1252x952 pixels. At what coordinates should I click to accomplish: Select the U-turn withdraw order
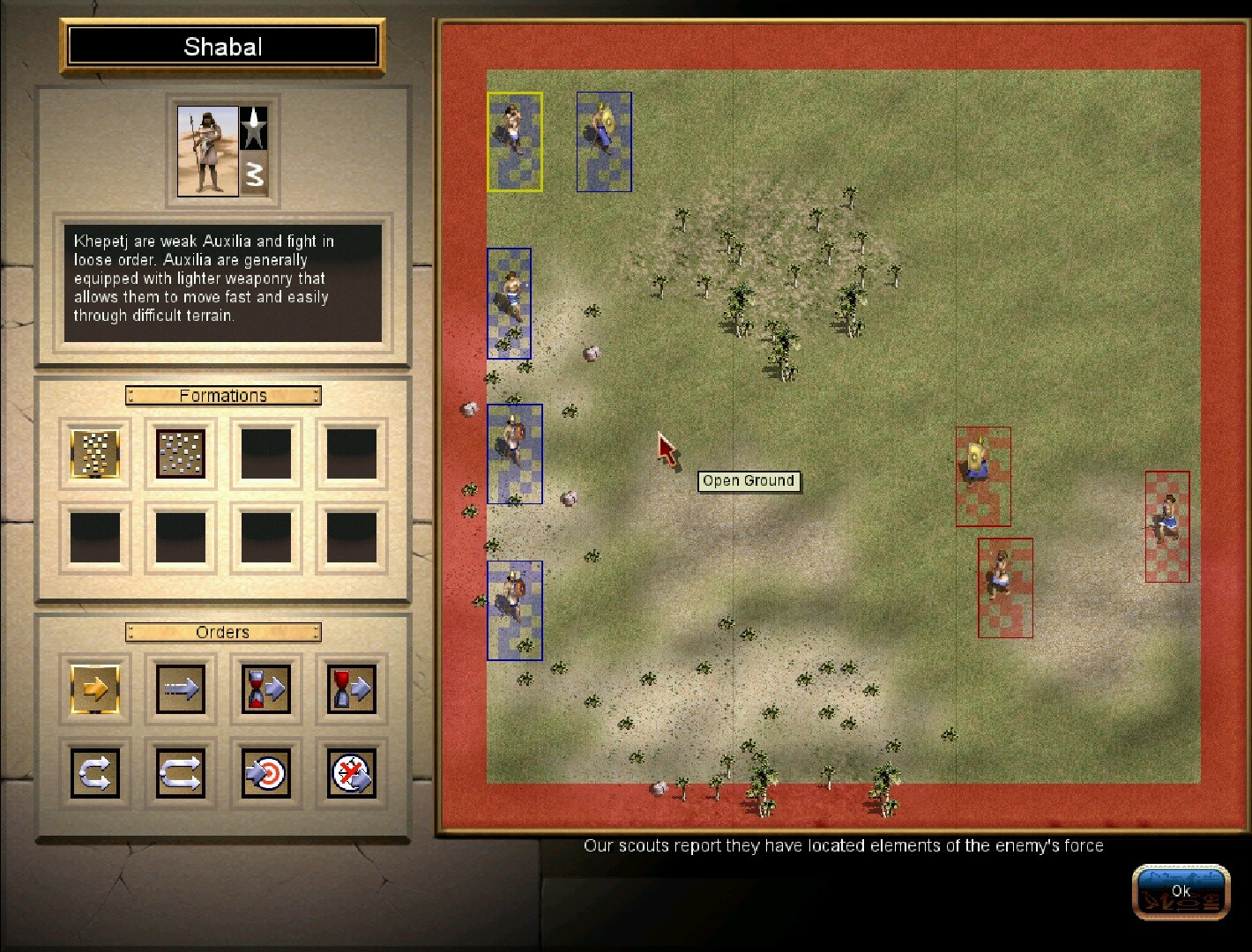point(93,773)
